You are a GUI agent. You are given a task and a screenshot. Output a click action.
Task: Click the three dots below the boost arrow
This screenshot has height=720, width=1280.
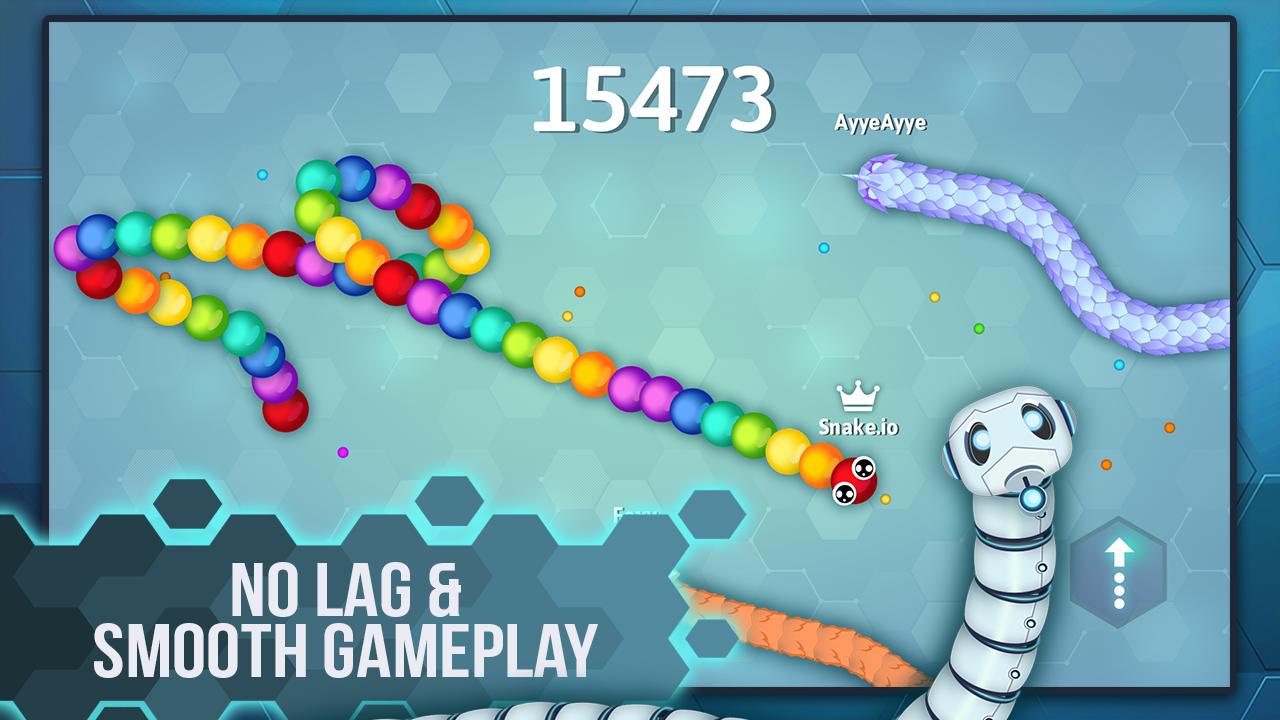[x=1118, y=589]
